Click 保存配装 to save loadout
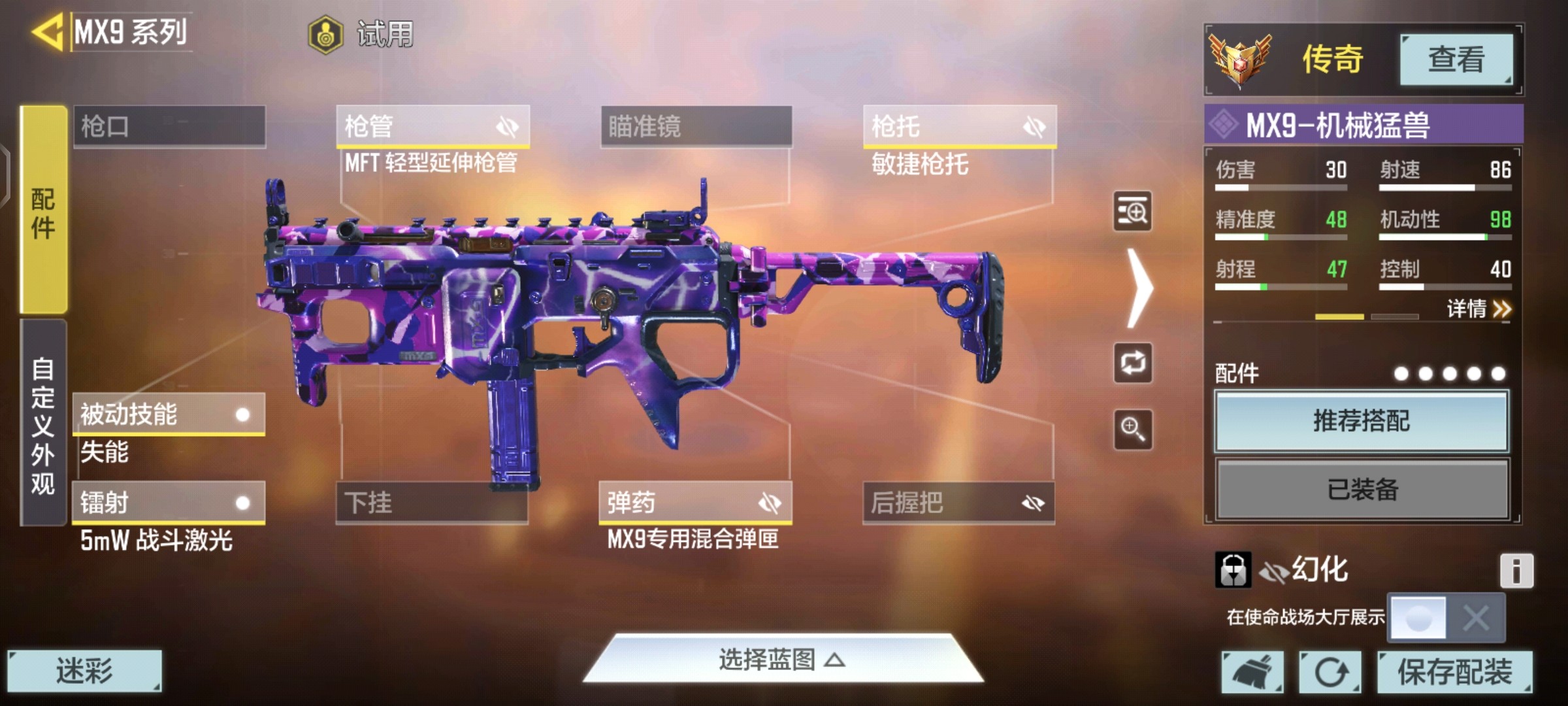This screenshot has width=1568, height=706. [1454, 671]
